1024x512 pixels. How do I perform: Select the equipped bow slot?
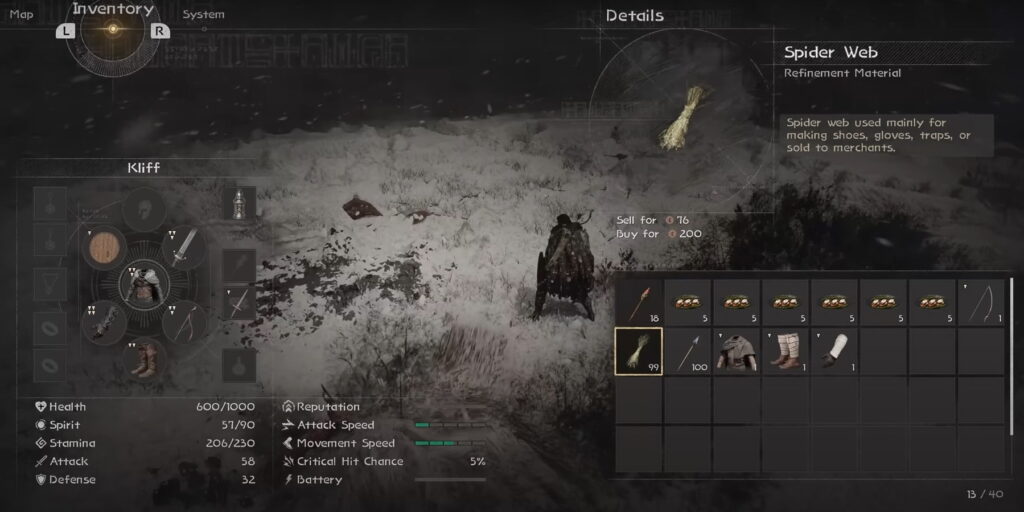(186, 322)
